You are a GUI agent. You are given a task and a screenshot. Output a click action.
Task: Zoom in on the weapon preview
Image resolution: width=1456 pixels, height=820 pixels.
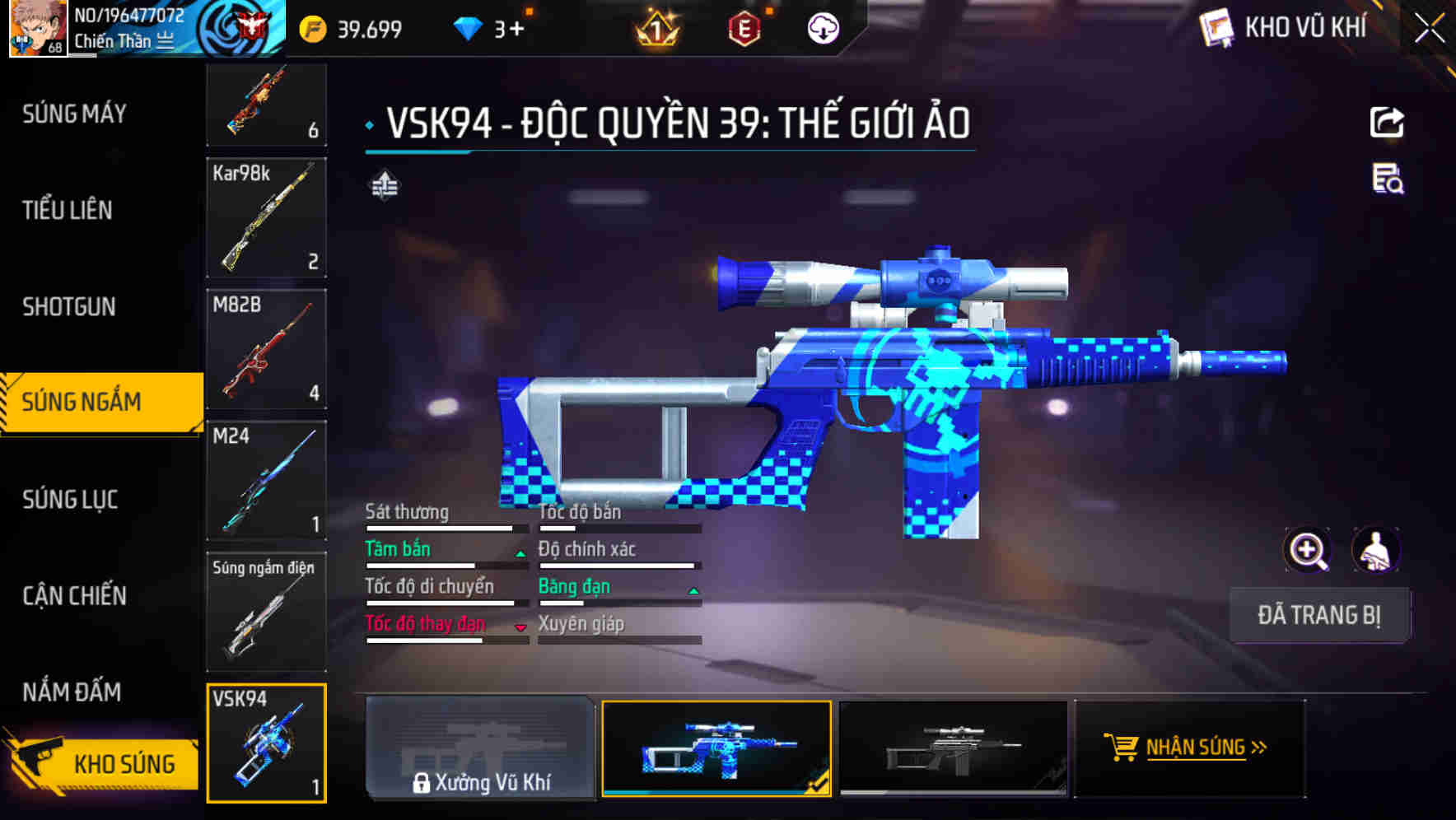click(1309, 550)
